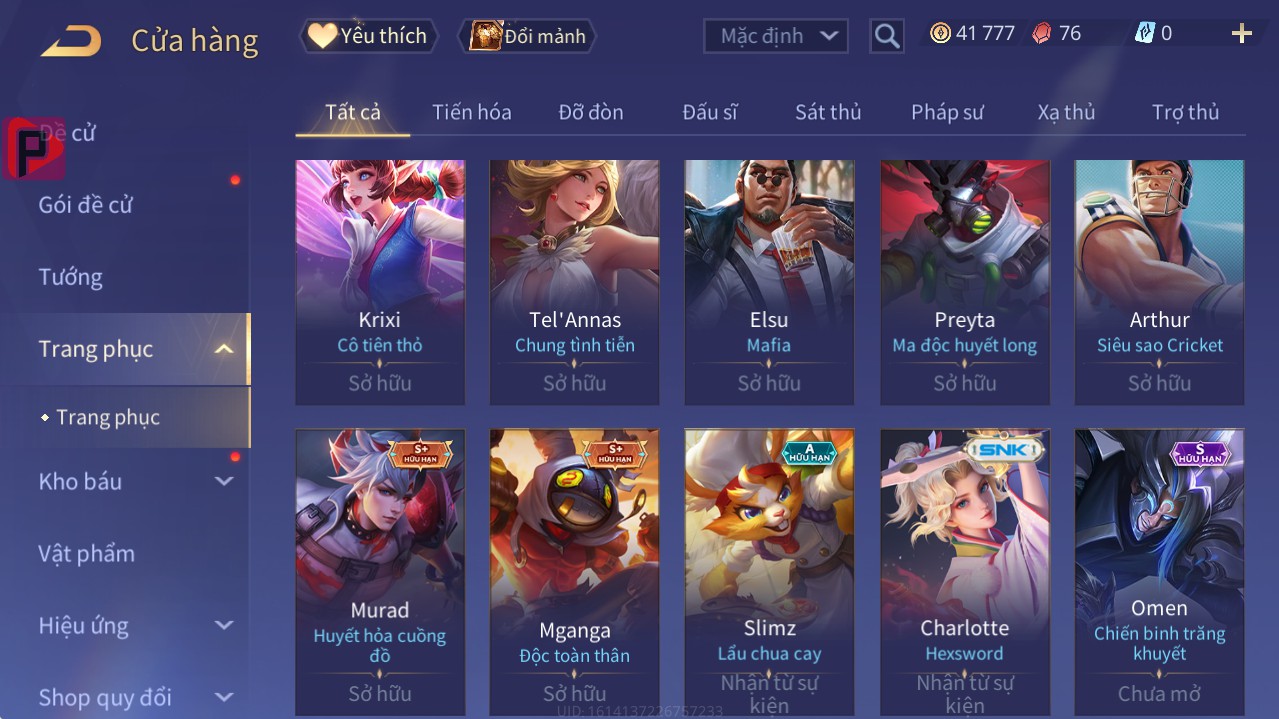Click the magnifying glass search button

886,37
